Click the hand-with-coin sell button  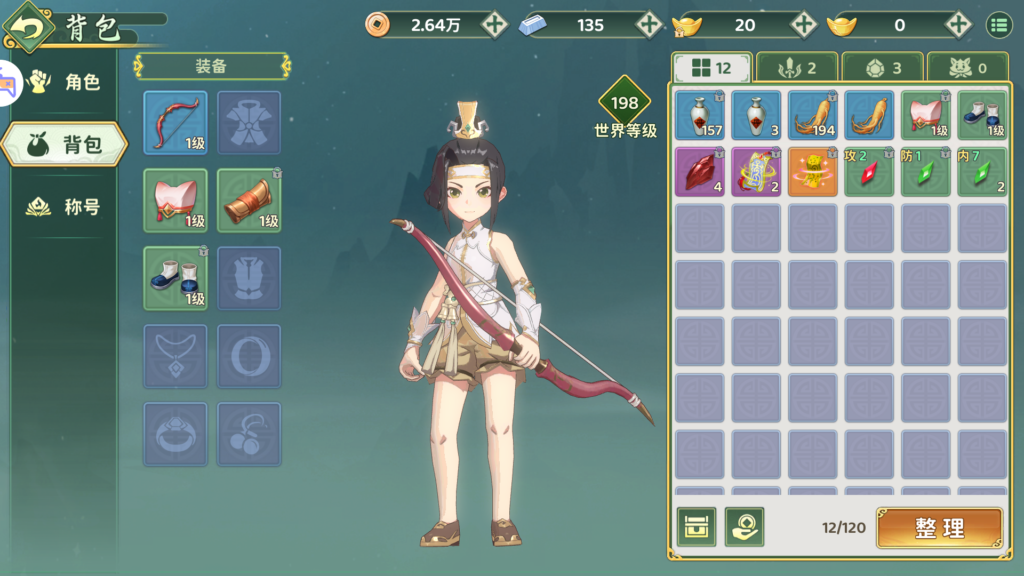(744, 527)
